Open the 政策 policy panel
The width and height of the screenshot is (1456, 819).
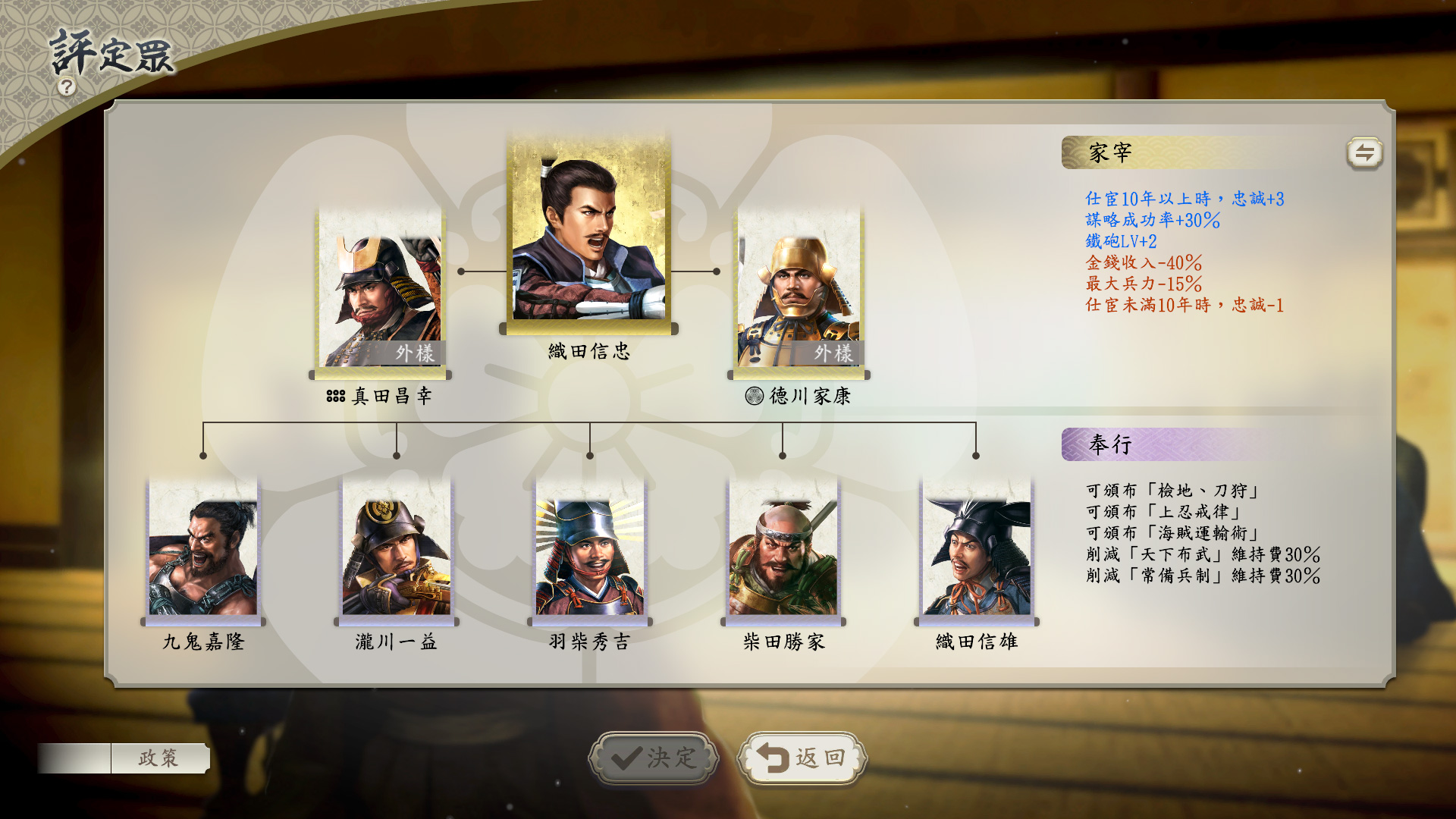click(159, 756)
